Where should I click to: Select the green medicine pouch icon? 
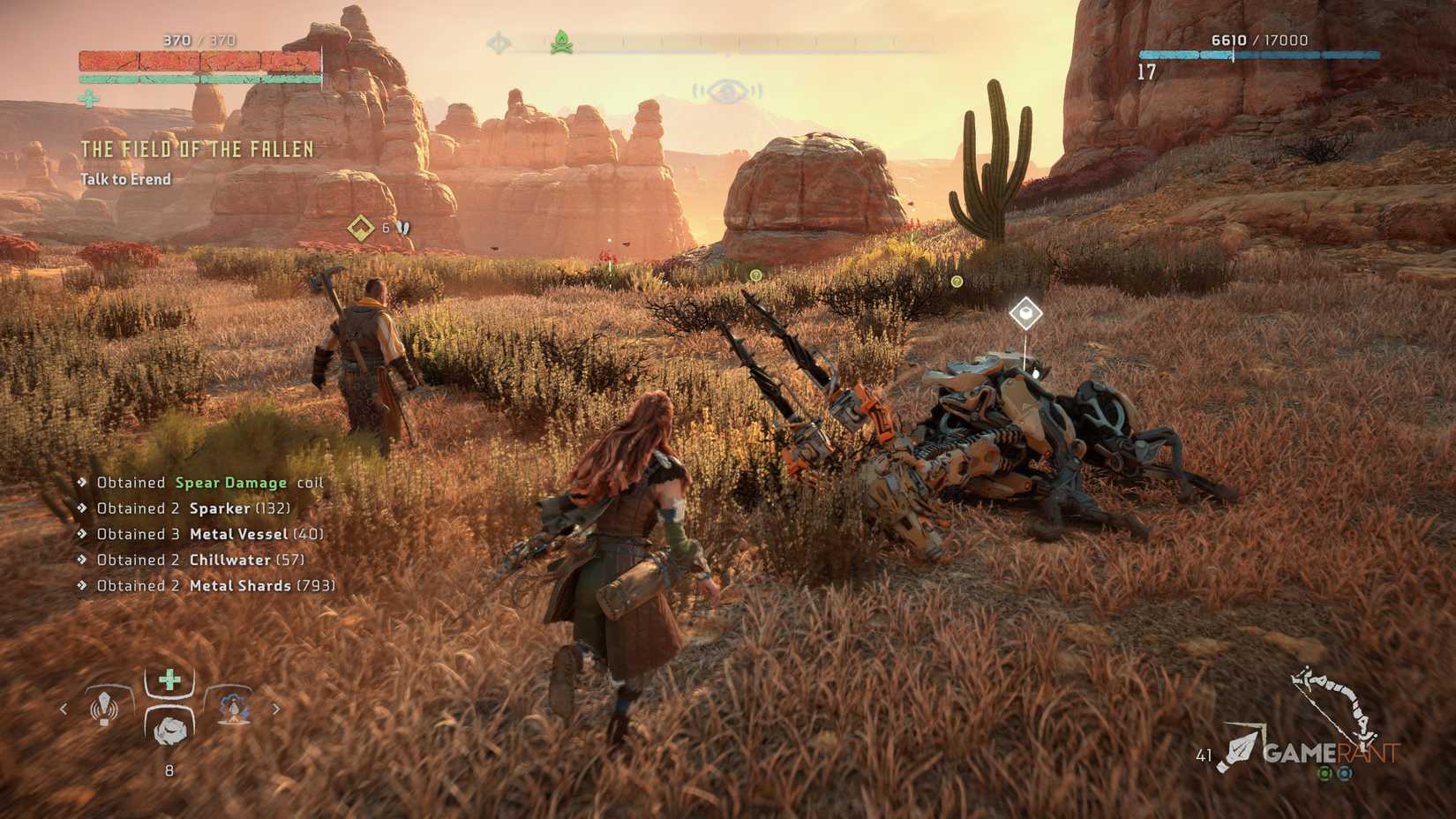click(169, 681)
